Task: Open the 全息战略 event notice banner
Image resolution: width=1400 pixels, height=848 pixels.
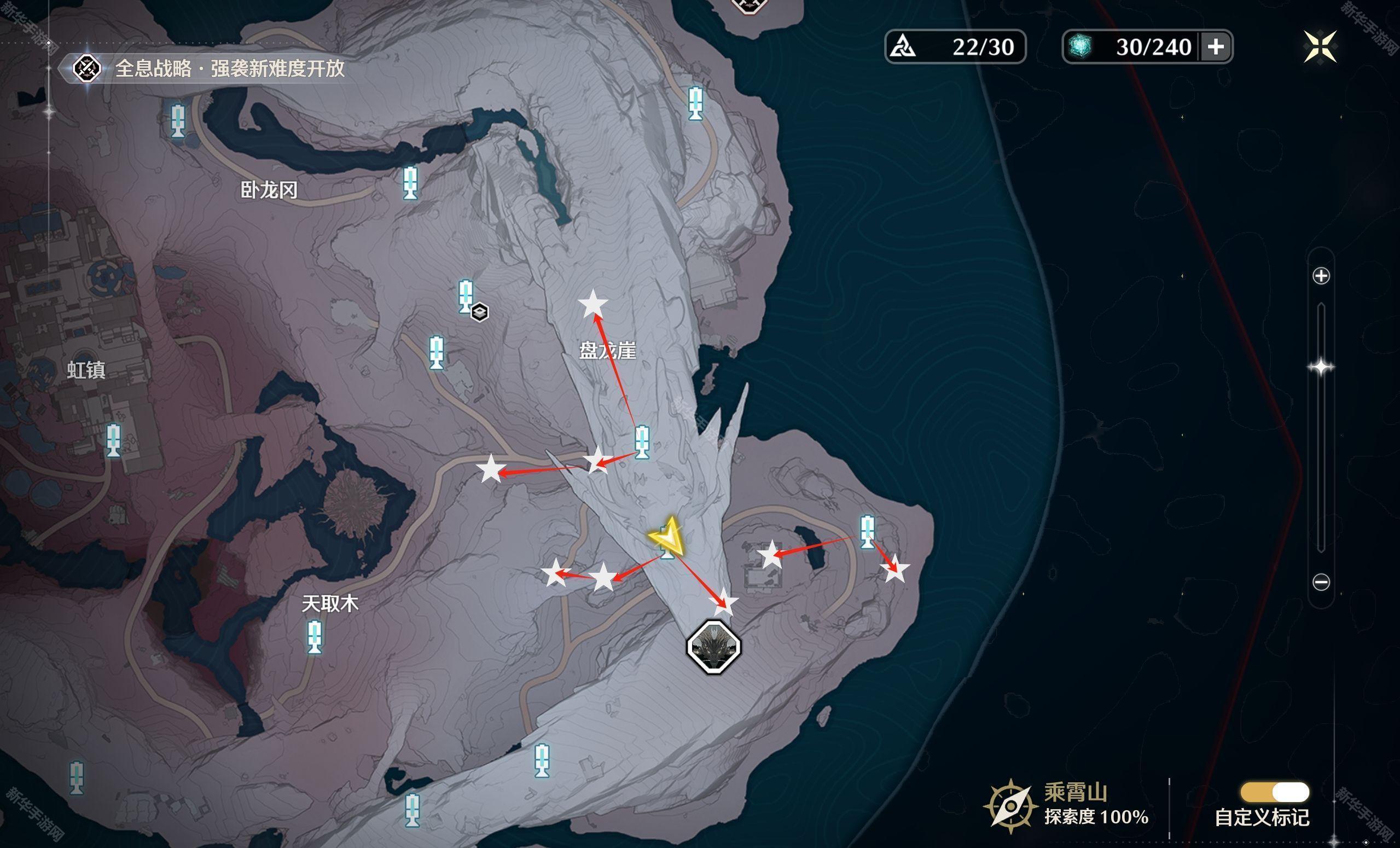Action: 210,69
